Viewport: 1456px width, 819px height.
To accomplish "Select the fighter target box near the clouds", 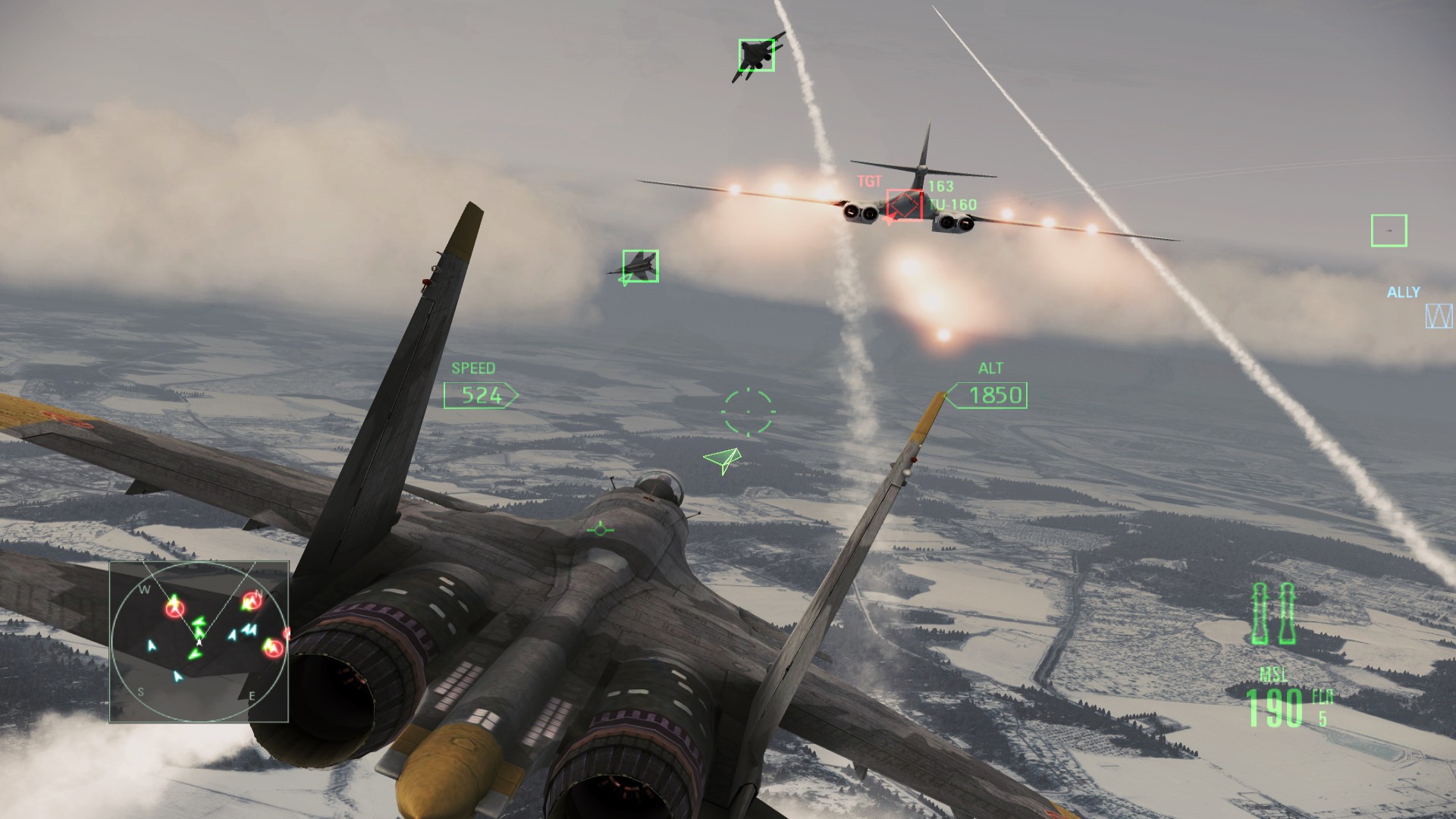I will coord(642,267).
